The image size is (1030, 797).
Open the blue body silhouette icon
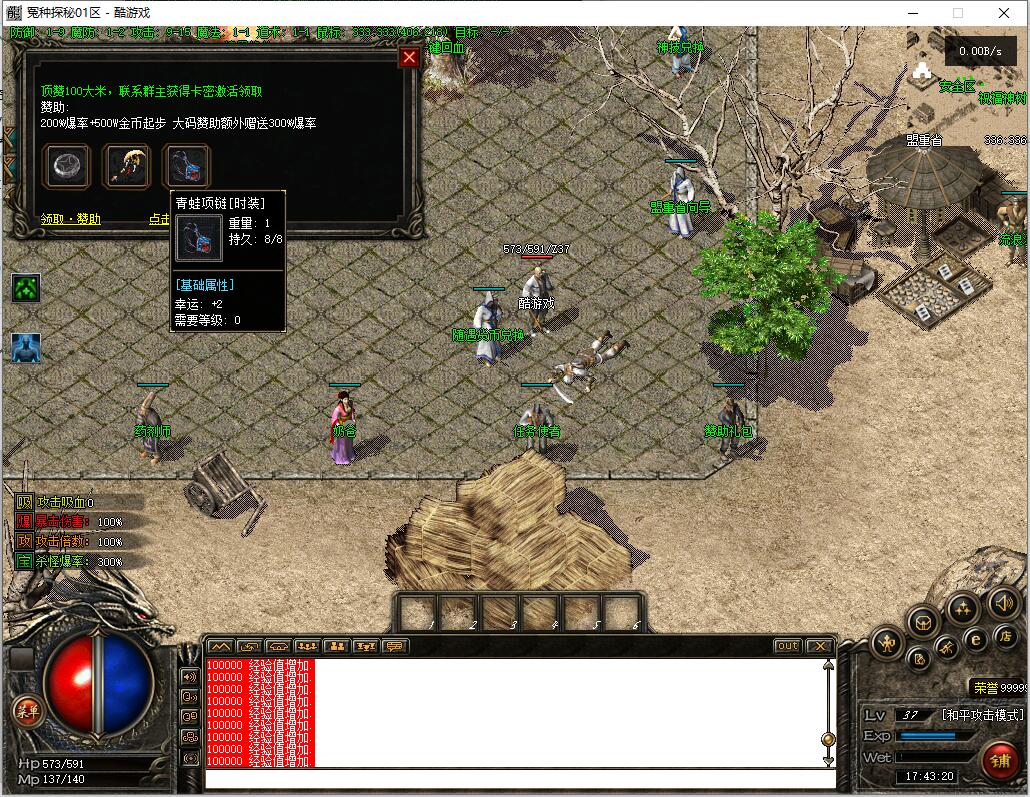coord(26,348)
